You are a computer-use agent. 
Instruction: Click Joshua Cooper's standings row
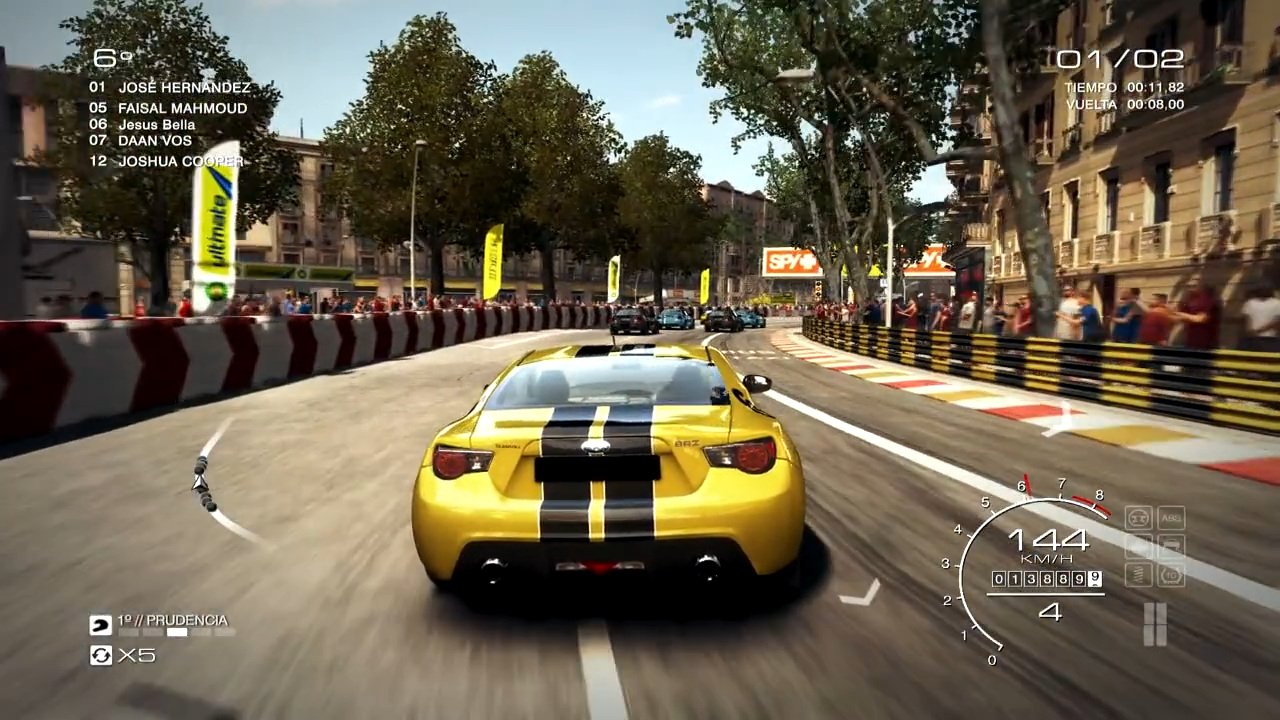pos(180,161)
